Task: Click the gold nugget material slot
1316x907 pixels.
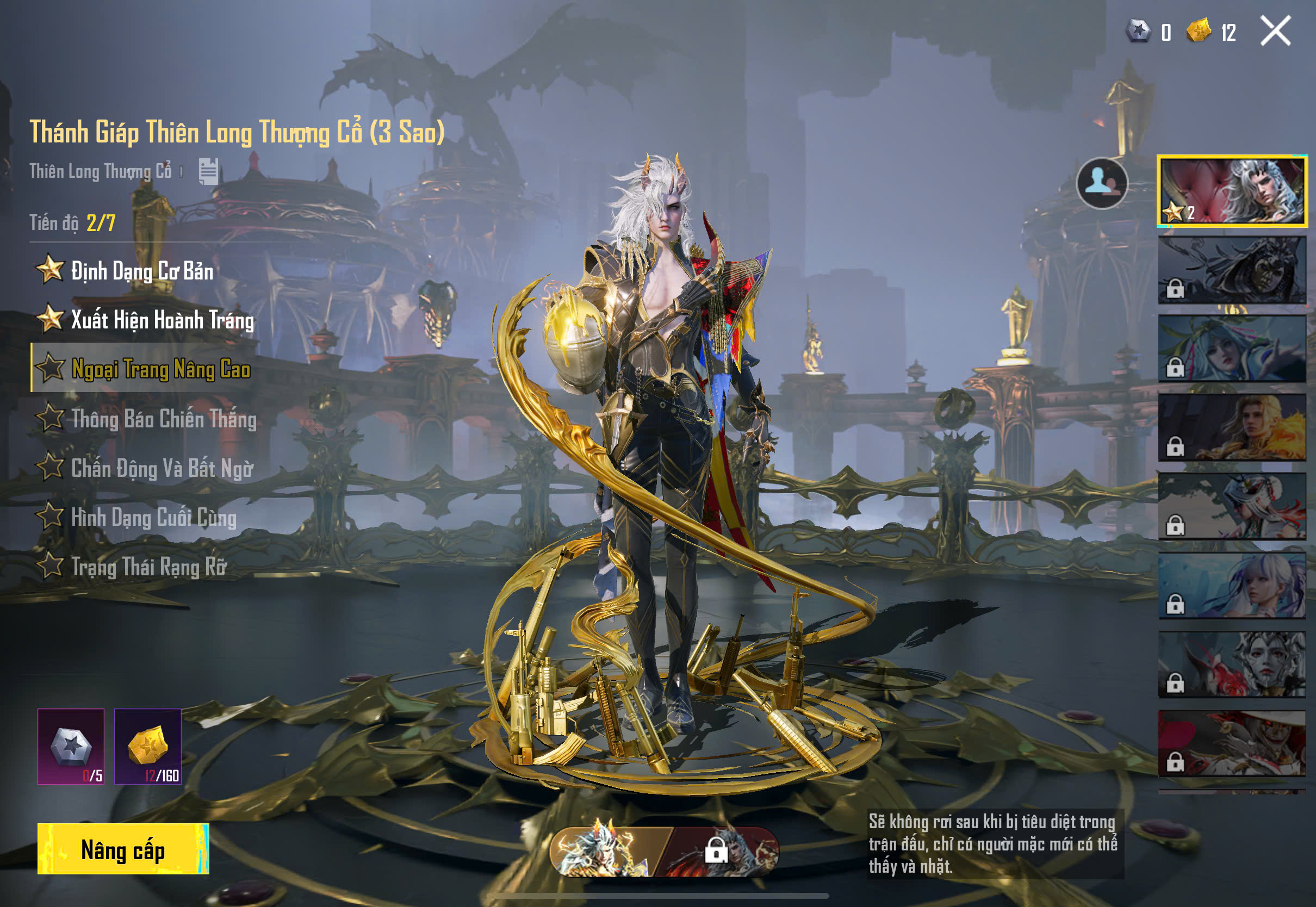Action: click(x=148, y=746)
